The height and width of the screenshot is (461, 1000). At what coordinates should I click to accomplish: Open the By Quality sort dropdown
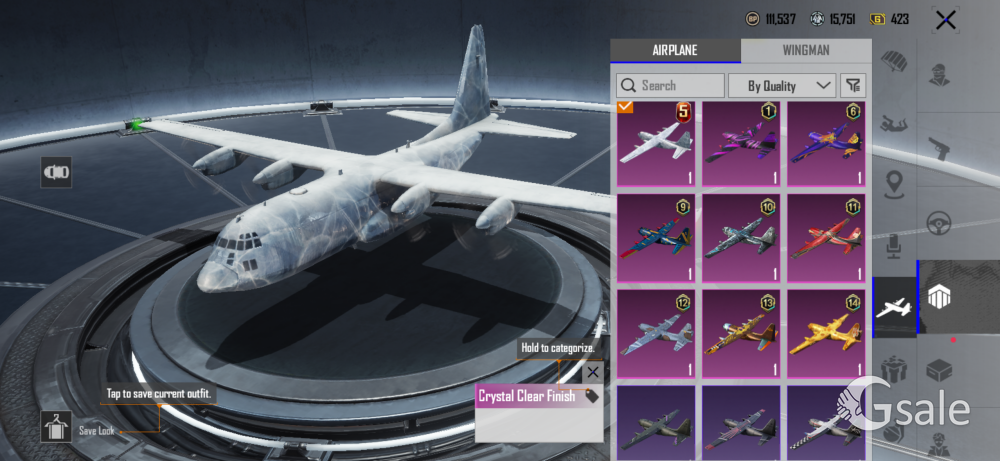point(781,86)
